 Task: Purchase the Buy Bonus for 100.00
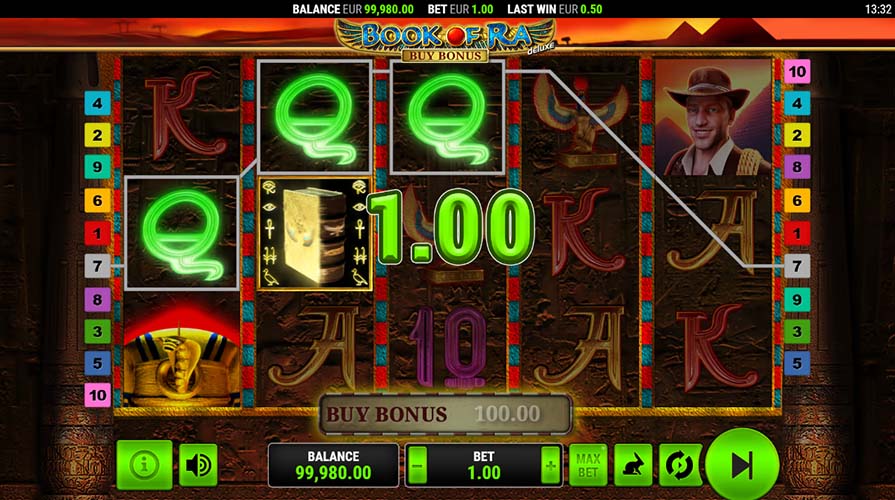[445, 413]
